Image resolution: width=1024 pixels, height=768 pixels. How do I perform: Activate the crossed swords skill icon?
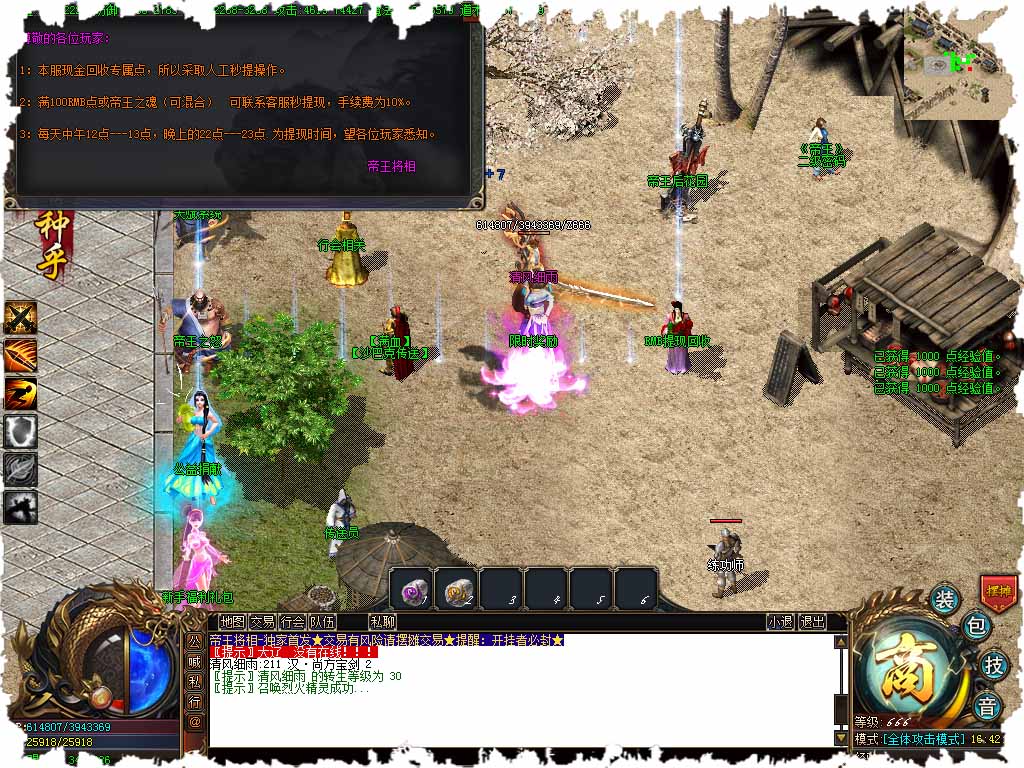[x=20, y=318]
